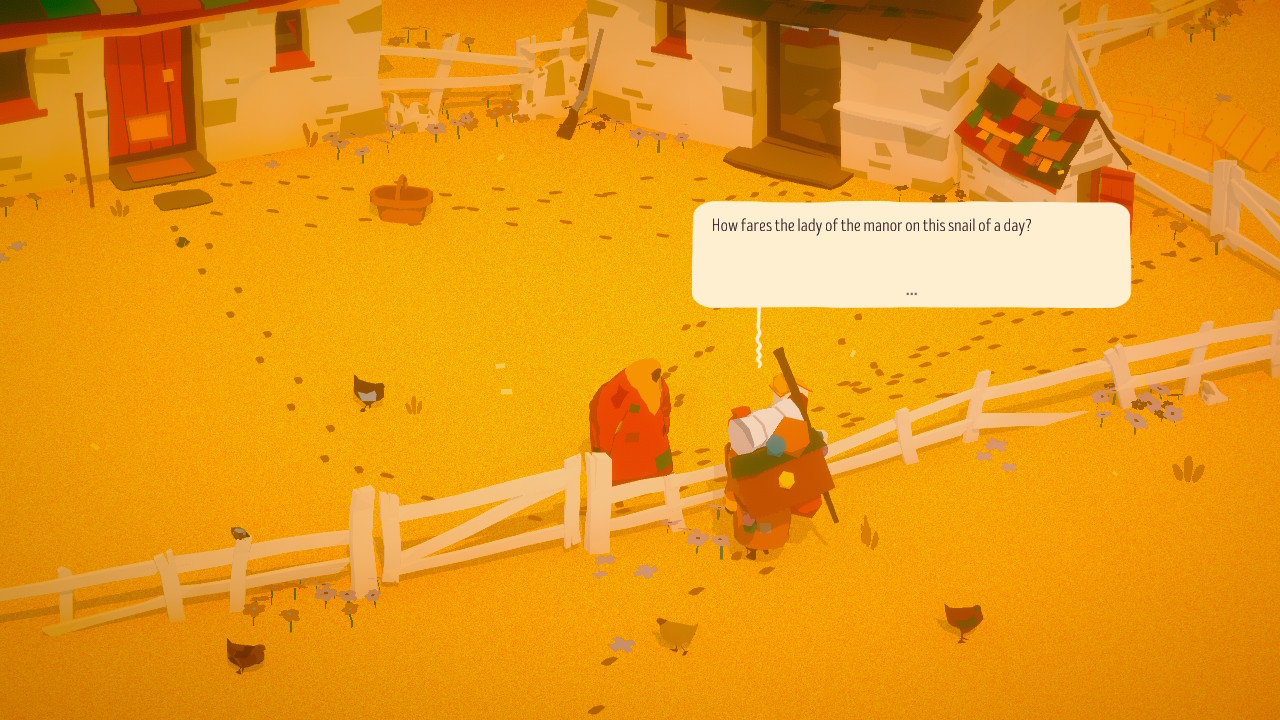The image size is (1280, 720).
Task: Choose the "..." reply in the speech bubble
Action: pyautogui.click(x=911, y=293)
